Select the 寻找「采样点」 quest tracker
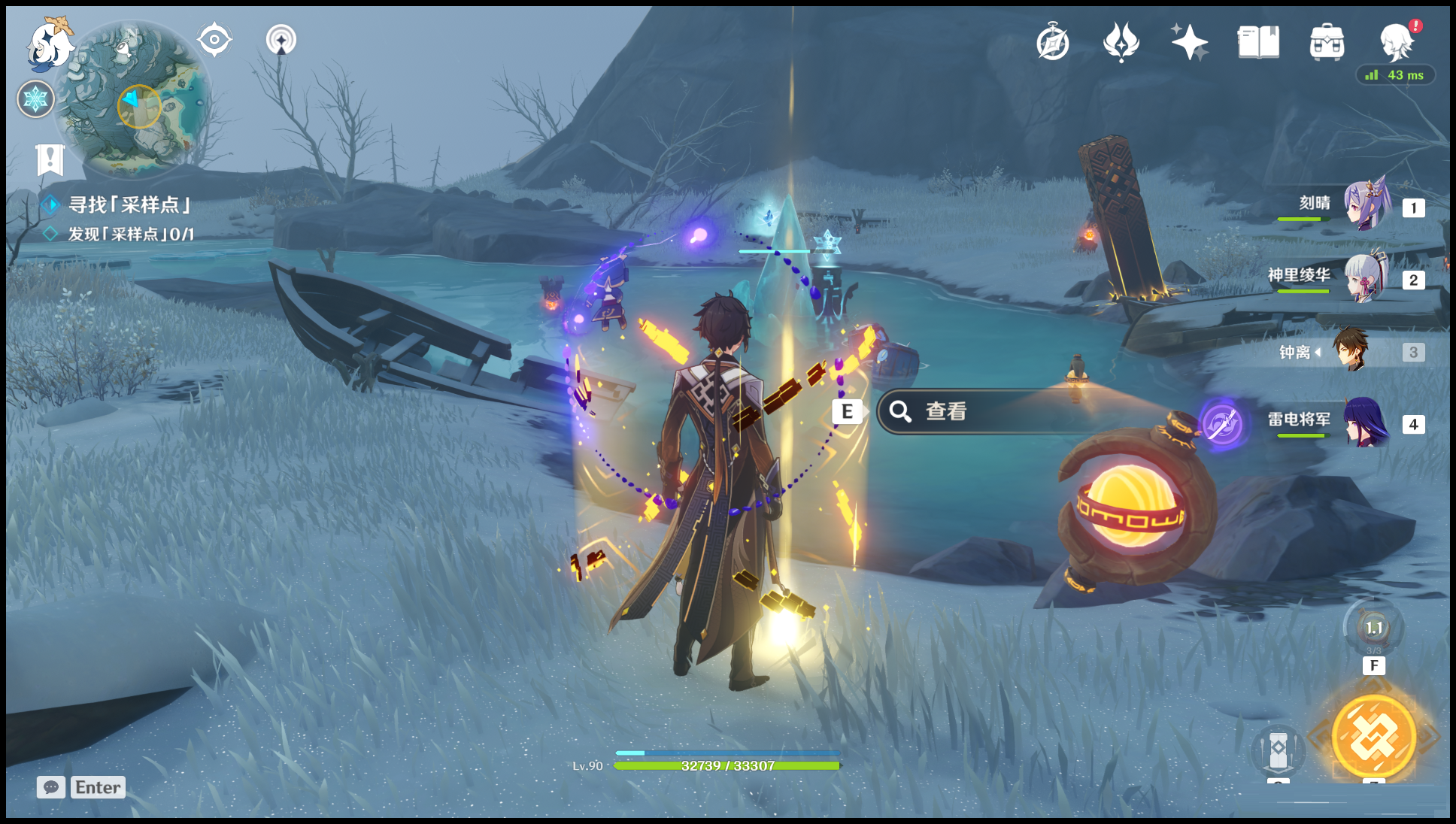The width and height of the screenshot is (1456, 824). pyautogui.click(x=129, y=204)
